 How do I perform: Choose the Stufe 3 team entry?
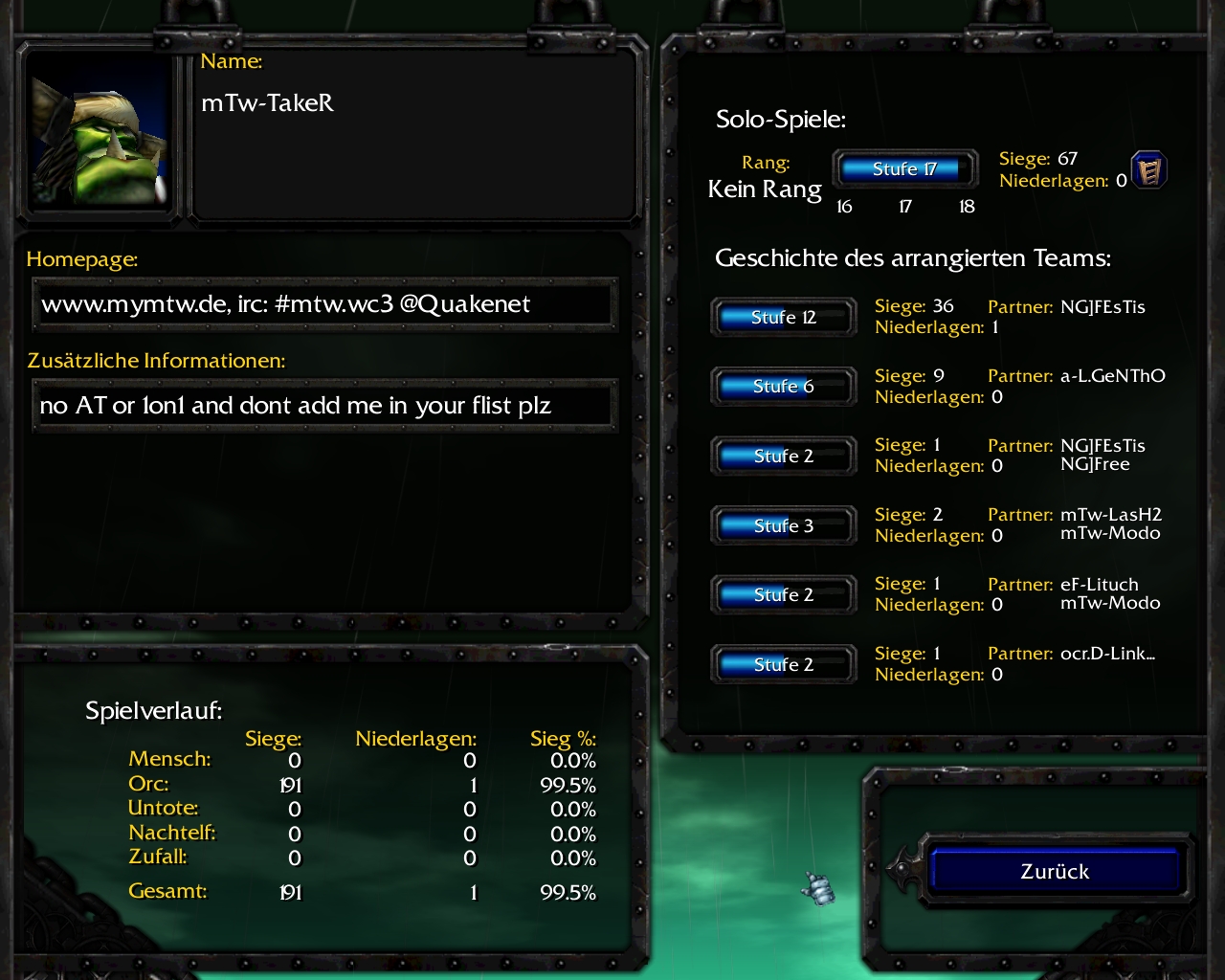pyautogui.click(x=783, y=525)
